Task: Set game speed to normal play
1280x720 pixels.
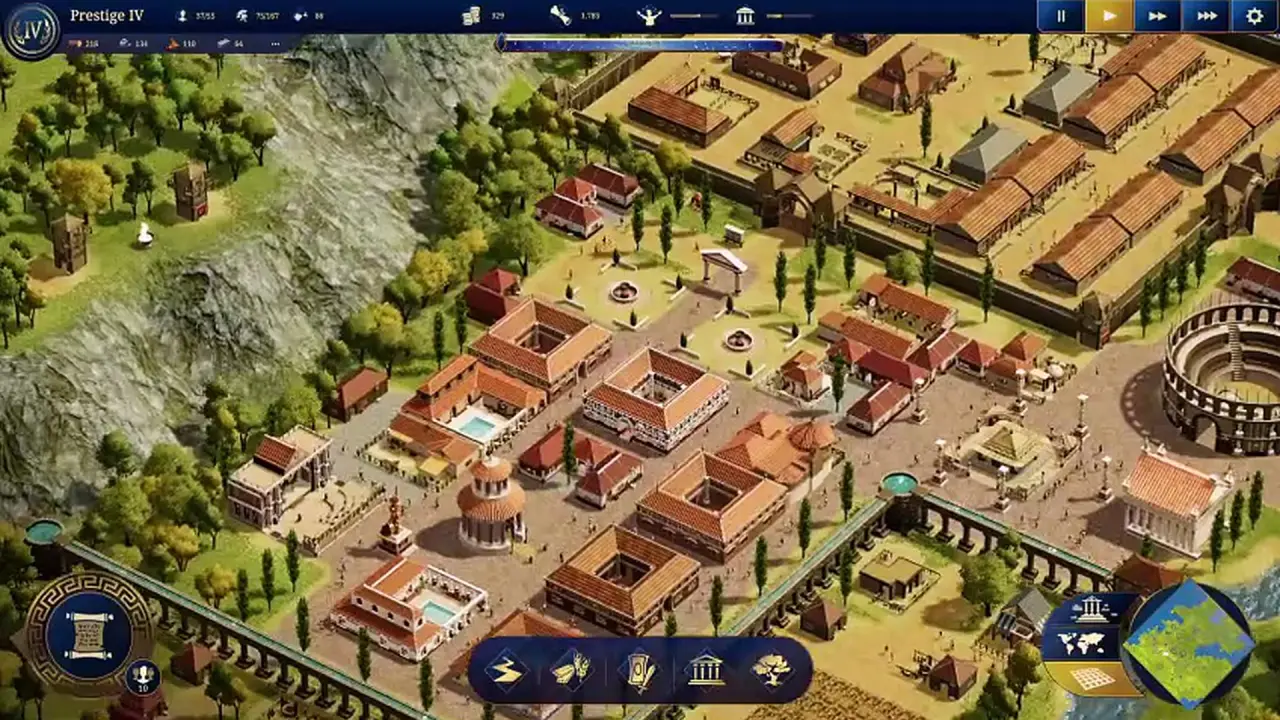Action: click(1109, 16)
